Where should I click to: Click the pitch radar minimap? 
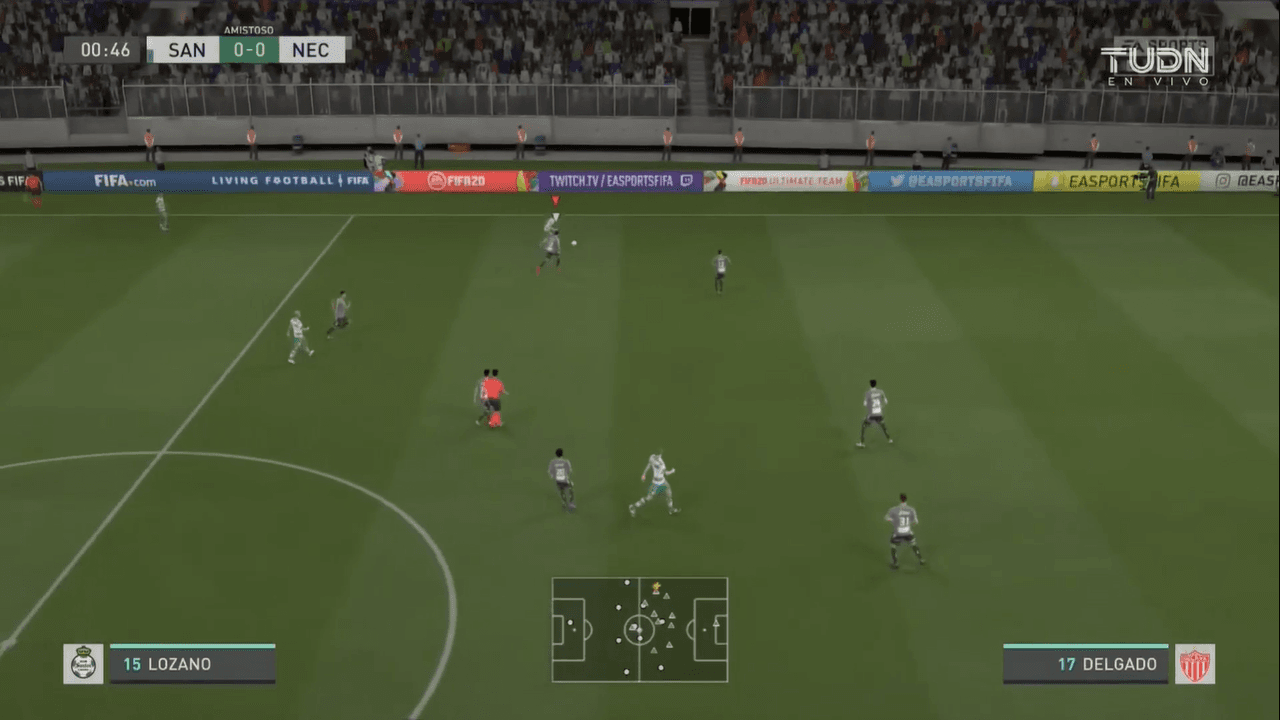[640, 630]
